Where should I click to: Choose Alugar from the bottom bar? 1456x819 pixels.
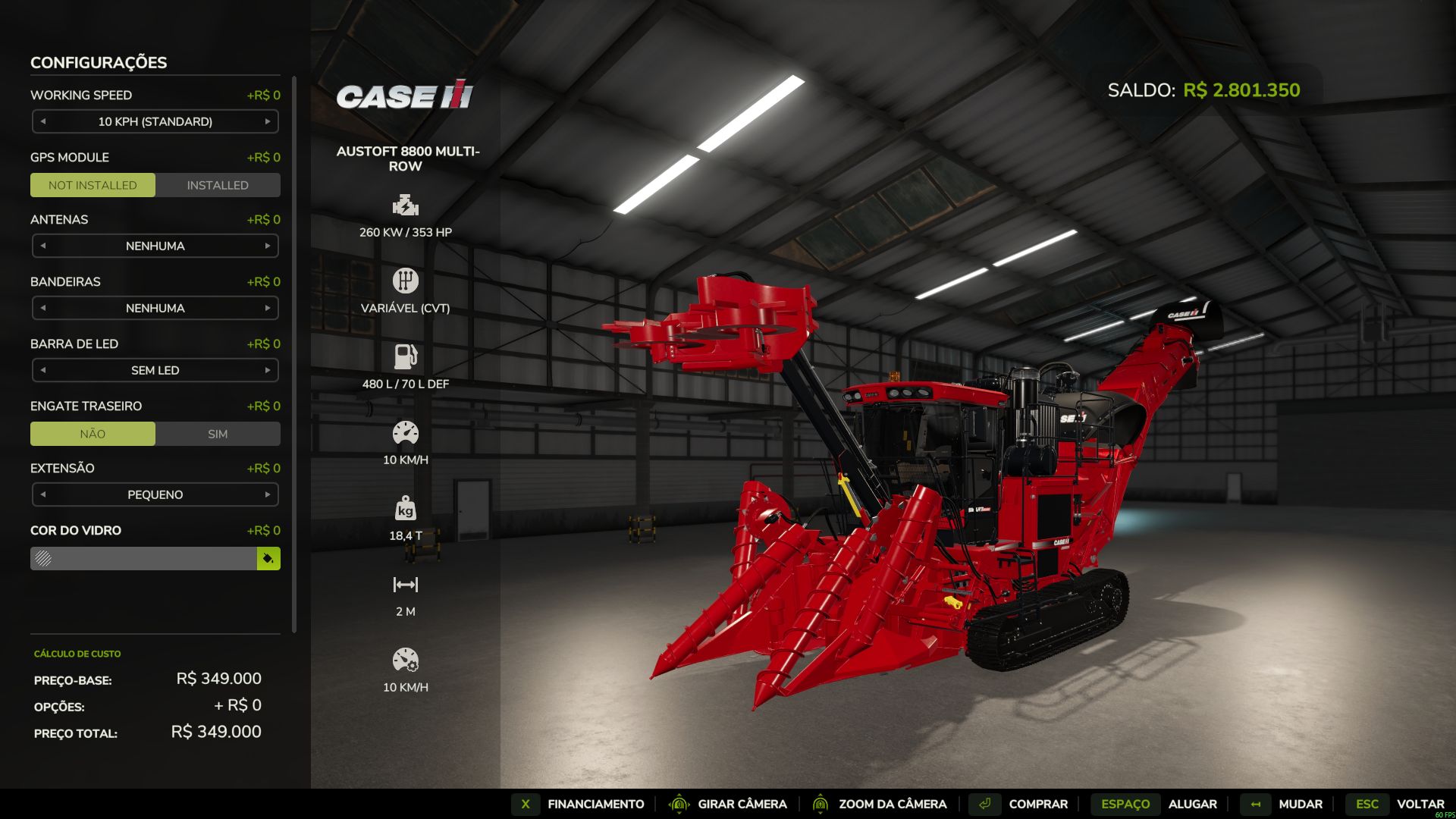[1192, 804]
